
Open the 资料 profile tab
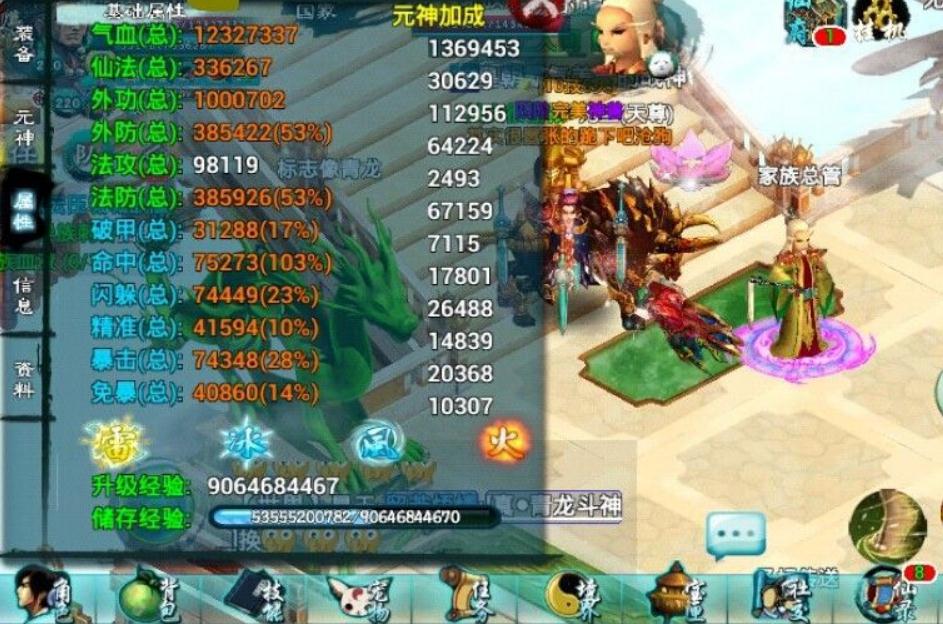[23, 378]
